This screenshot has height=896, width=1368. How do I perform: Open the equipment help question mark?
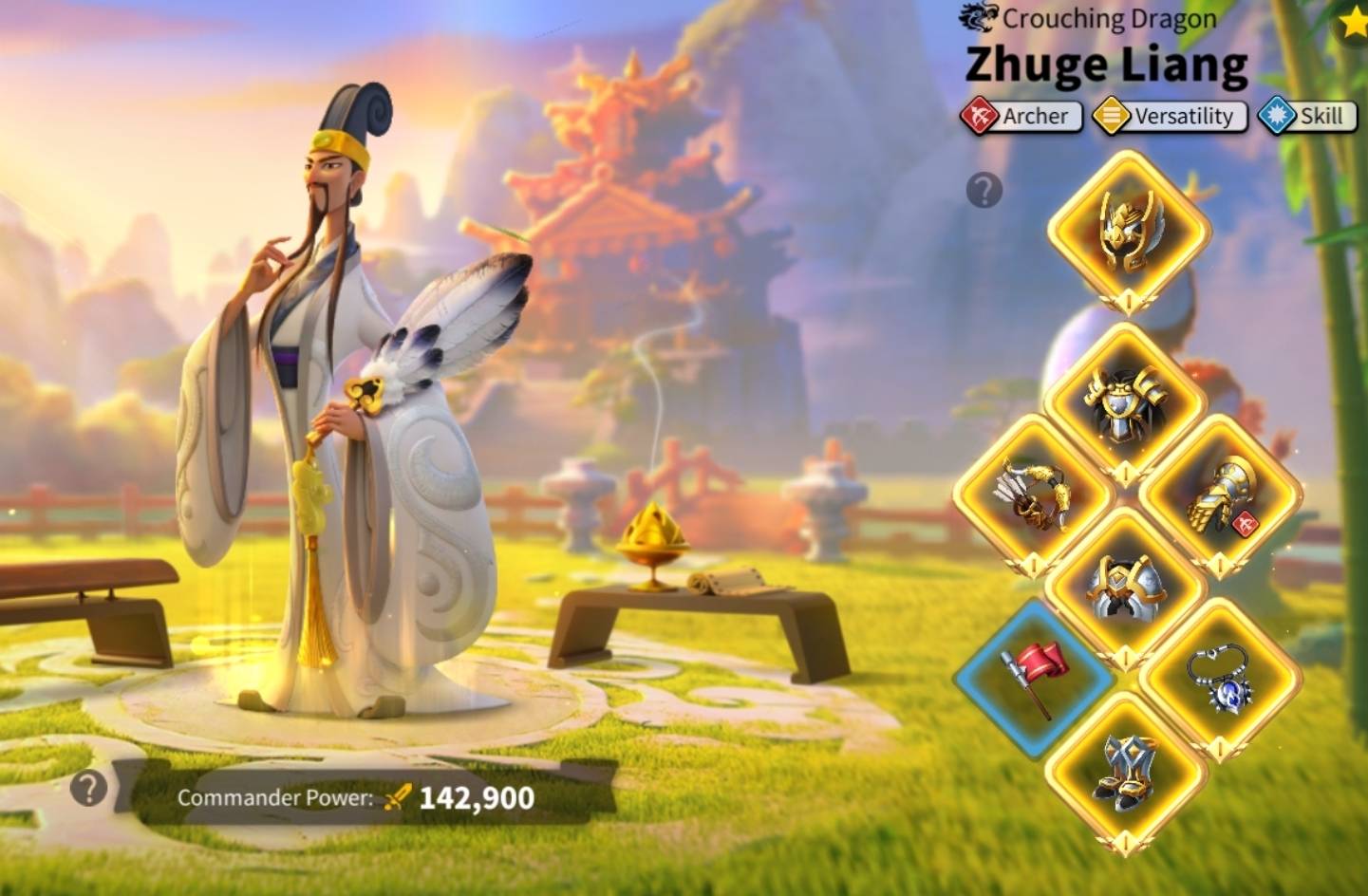coord(984,191)
